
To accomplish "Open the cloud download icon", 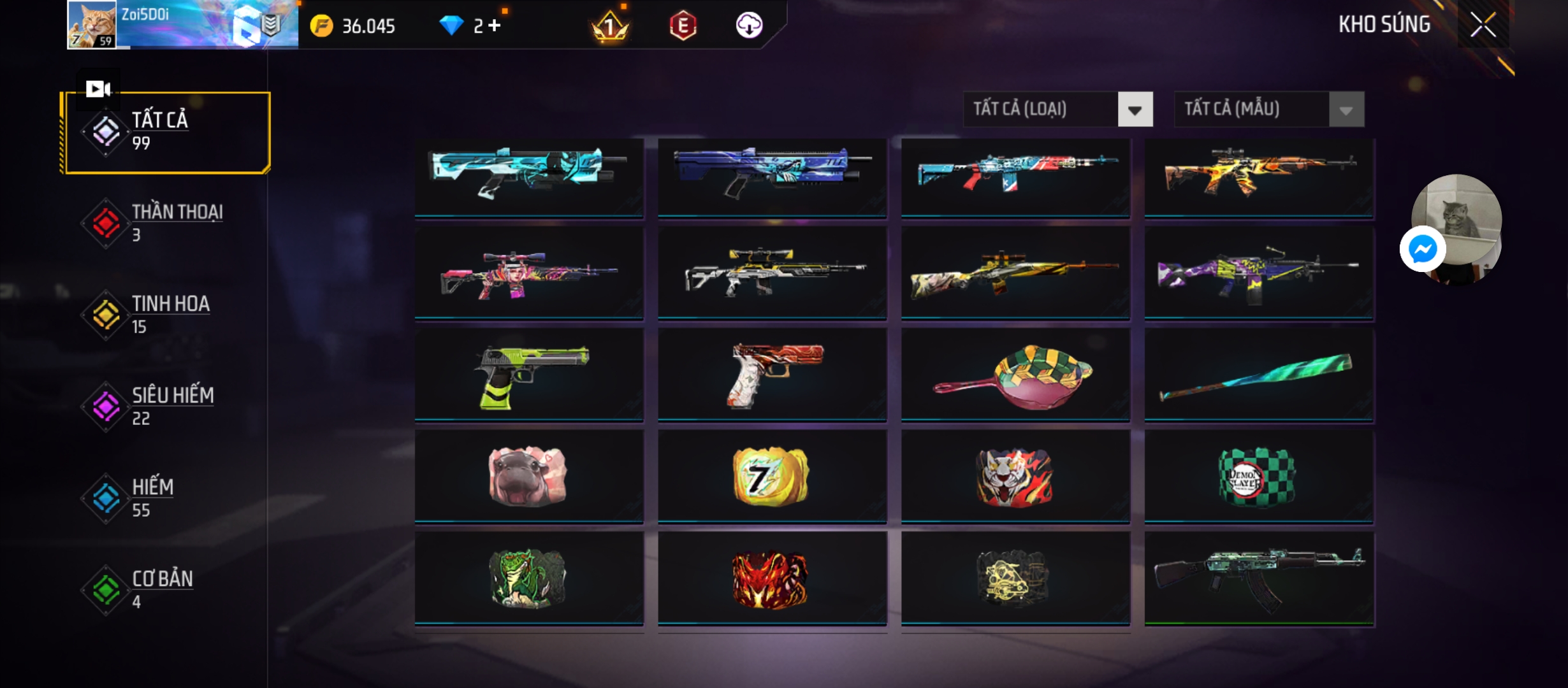I will (749, 26).
